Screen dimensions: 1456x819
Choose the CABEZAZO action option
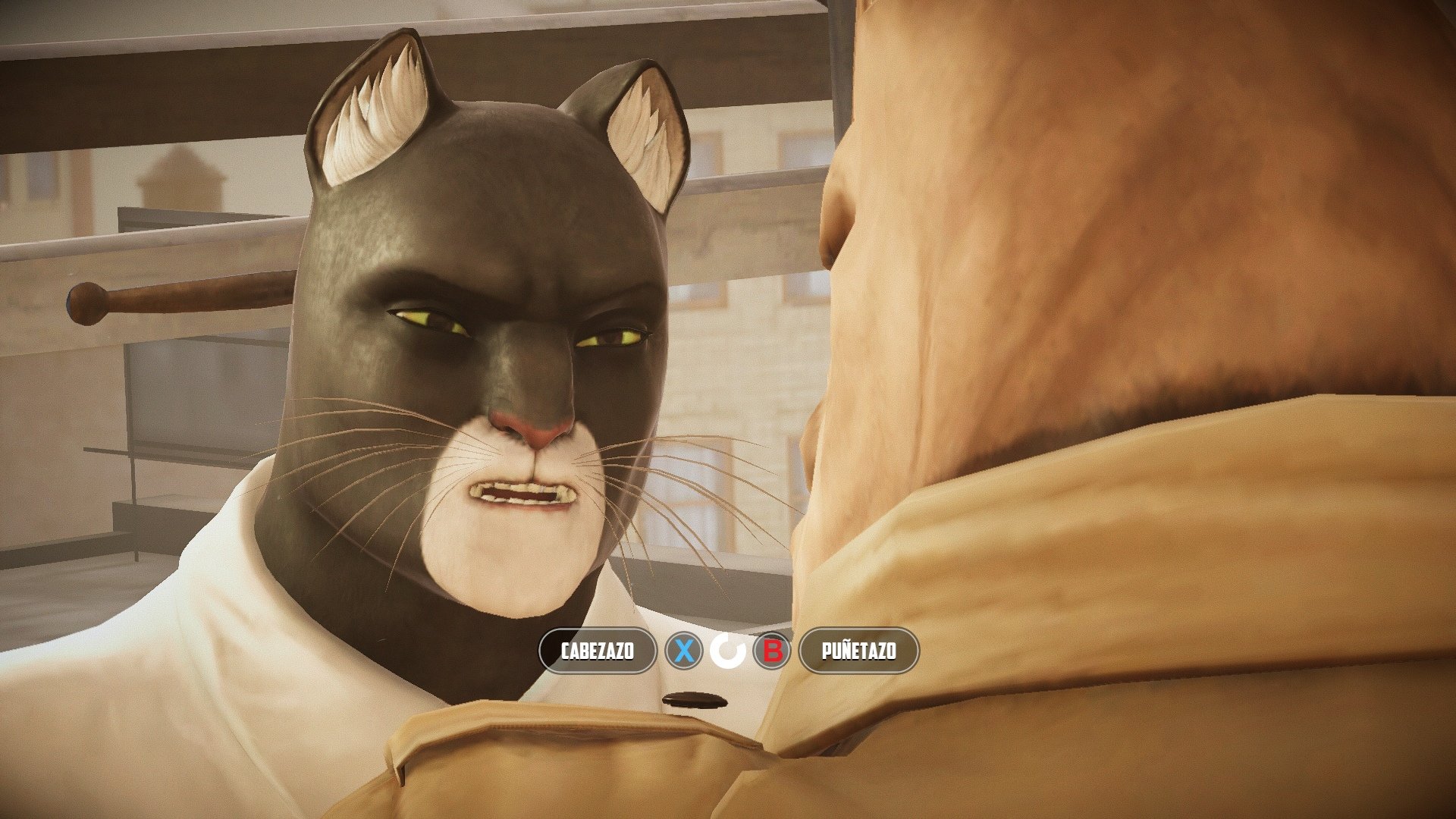[598, 651]
